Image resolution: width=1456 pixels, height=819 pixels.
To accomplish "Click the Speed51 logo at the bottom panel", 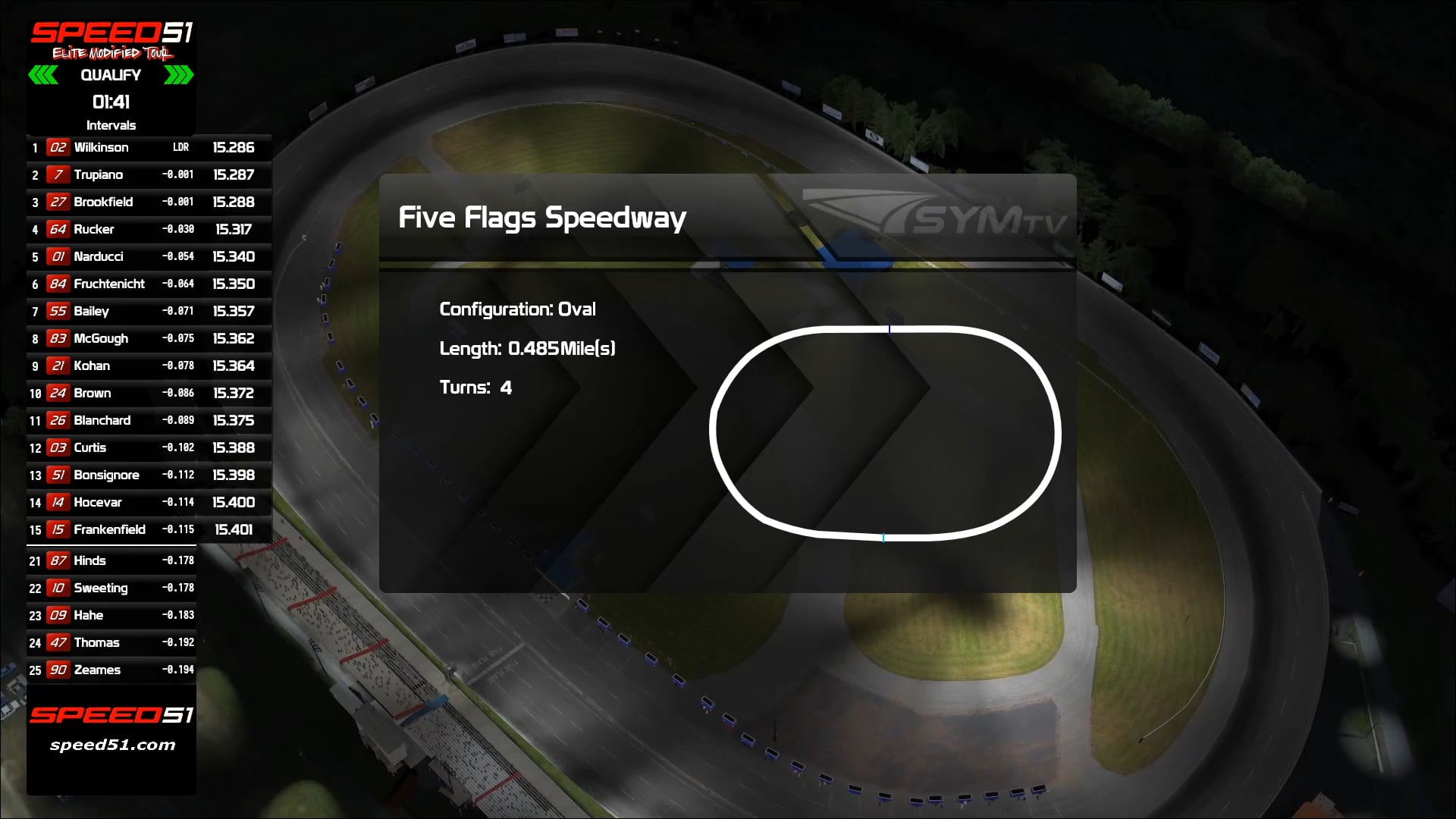I will (111, 714).
